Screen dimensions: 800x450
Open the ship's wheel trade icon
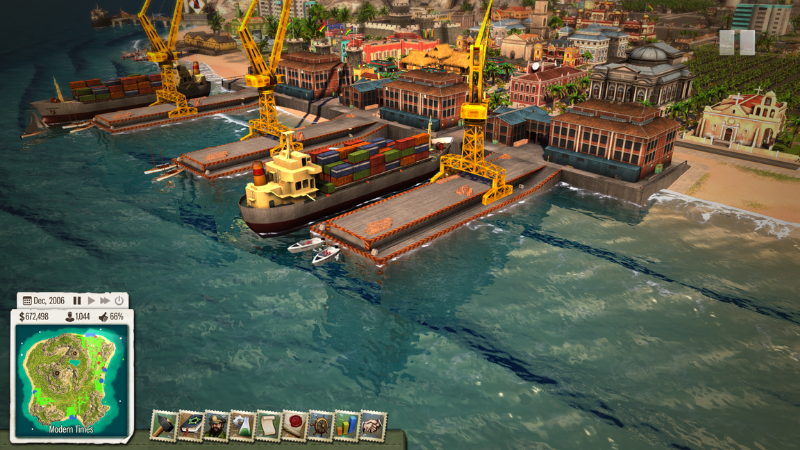(320, 426)
